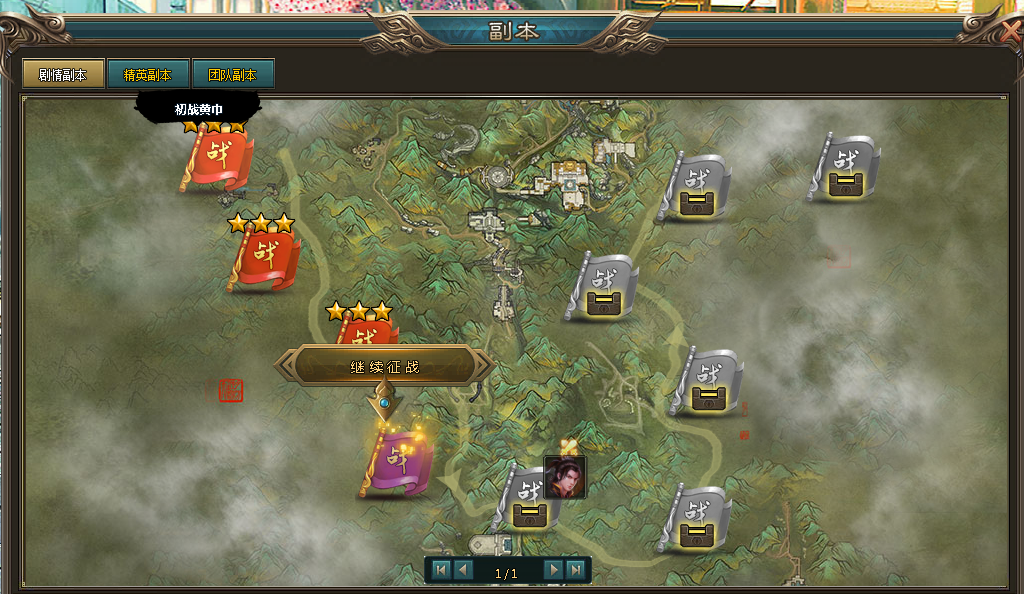Open the 精英副本 tab
Viewport: 1024px width, 594px height.
[x=148, y=75]
